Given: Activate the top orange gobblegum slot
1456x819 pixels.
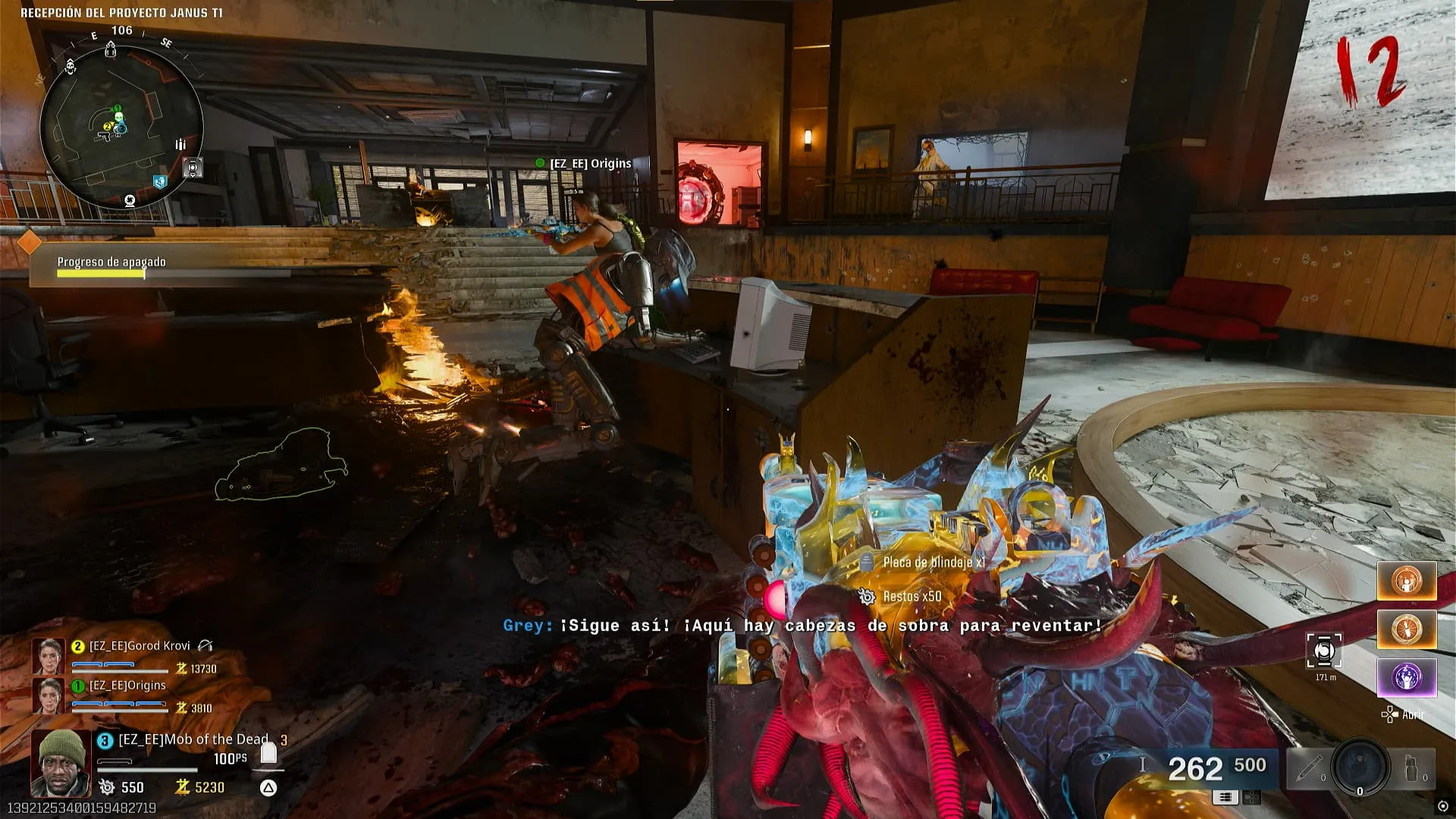Looking at the screenshot, I should pyautogui.click(x=1407, y=582).
